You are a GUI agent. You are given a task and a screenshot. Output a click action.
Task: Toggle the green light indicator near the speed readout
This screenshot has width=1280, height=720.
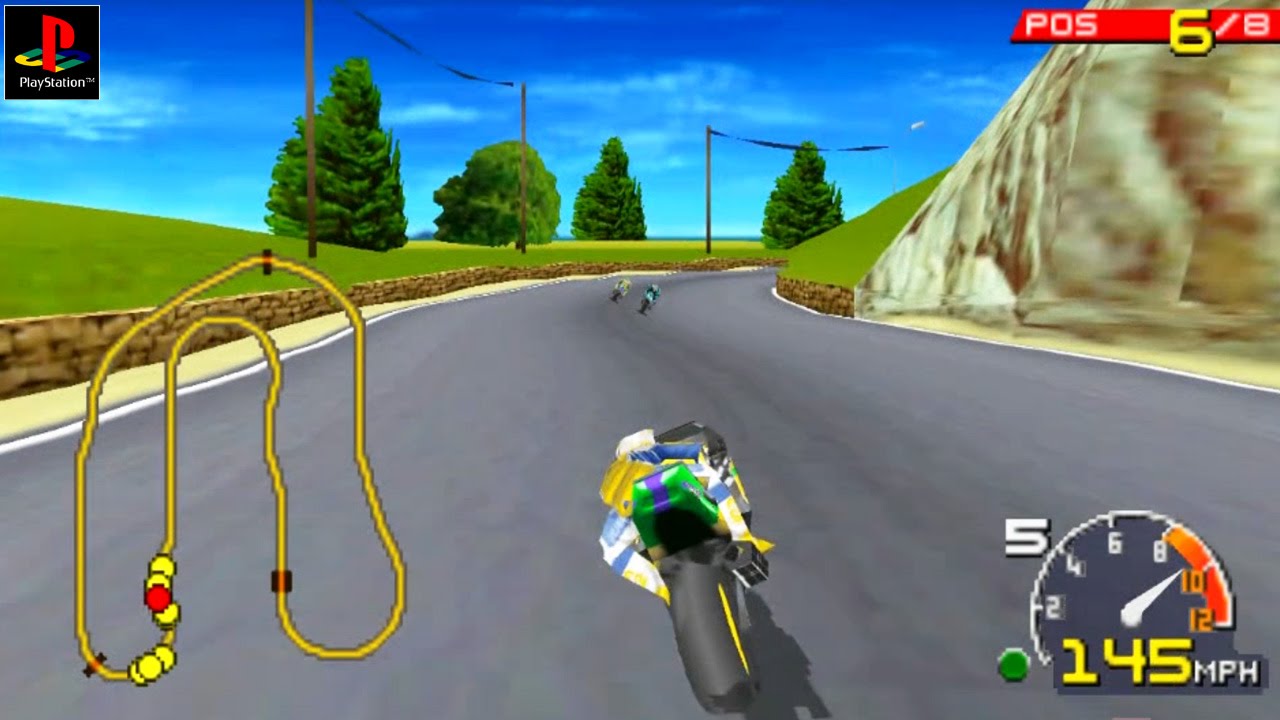tap(1015, 663)
